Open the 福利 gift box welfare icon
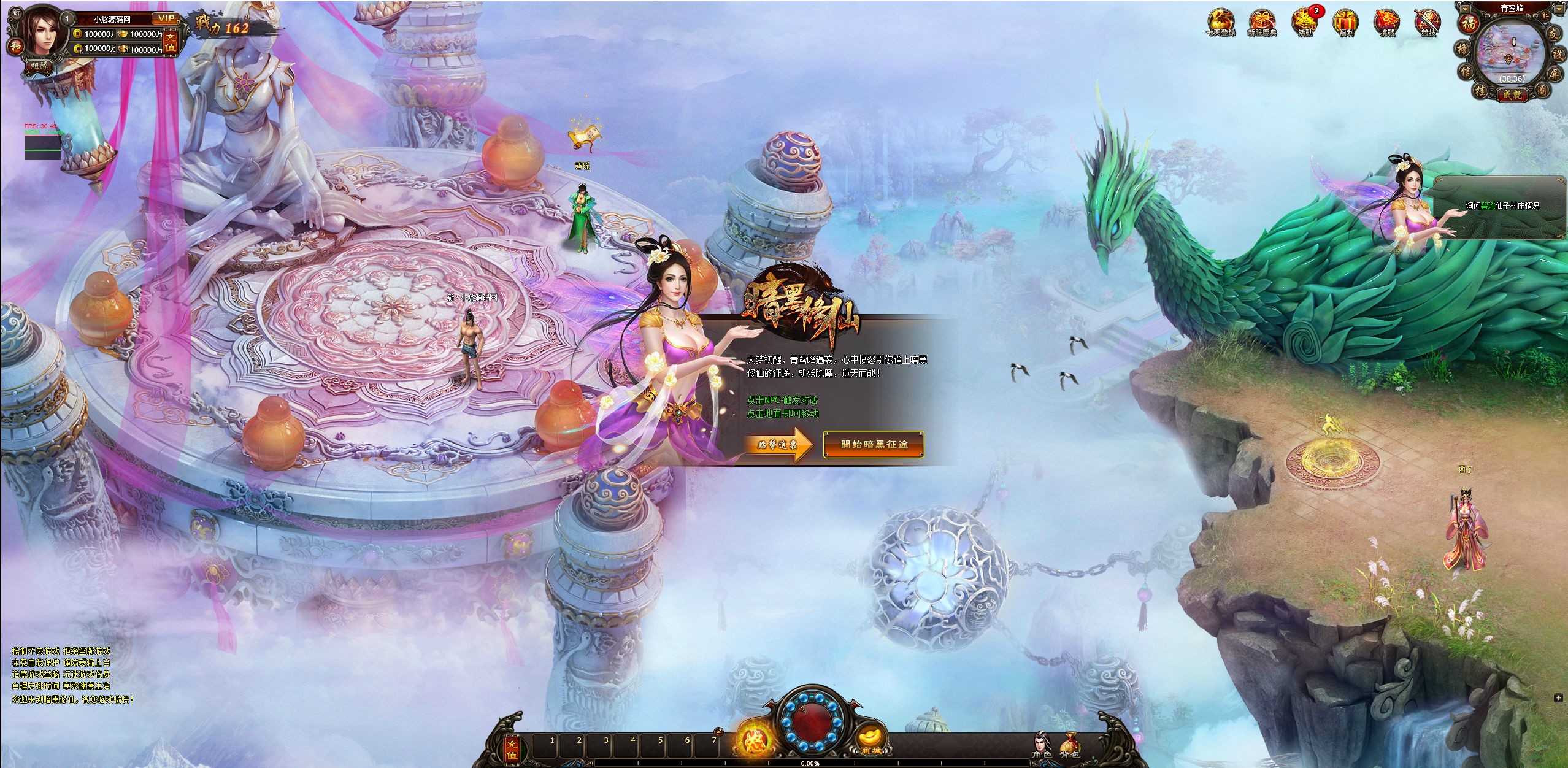This screenshot has width=1568, height=768. click(x=1346, y=22)
